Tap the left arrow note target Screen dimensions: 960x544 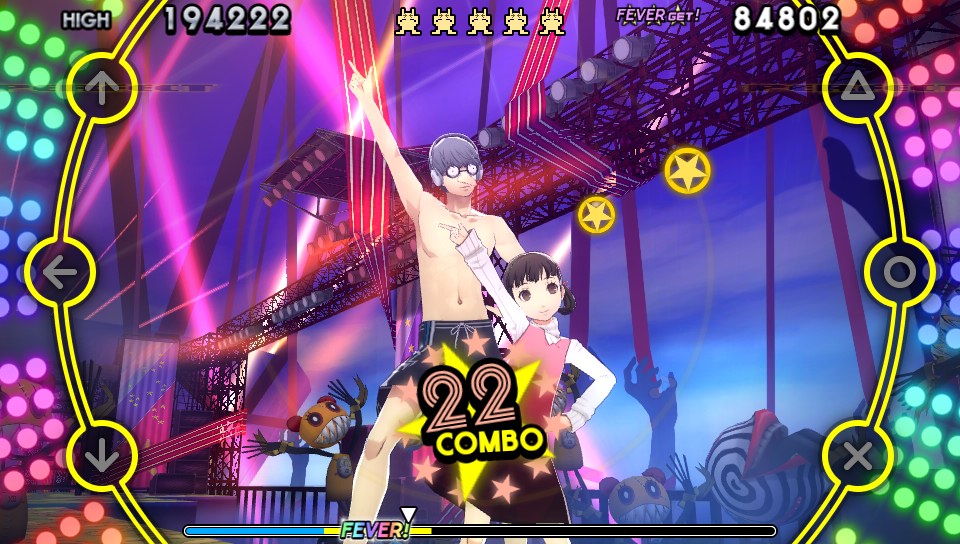pyautogui.click(x=60, y=272)
